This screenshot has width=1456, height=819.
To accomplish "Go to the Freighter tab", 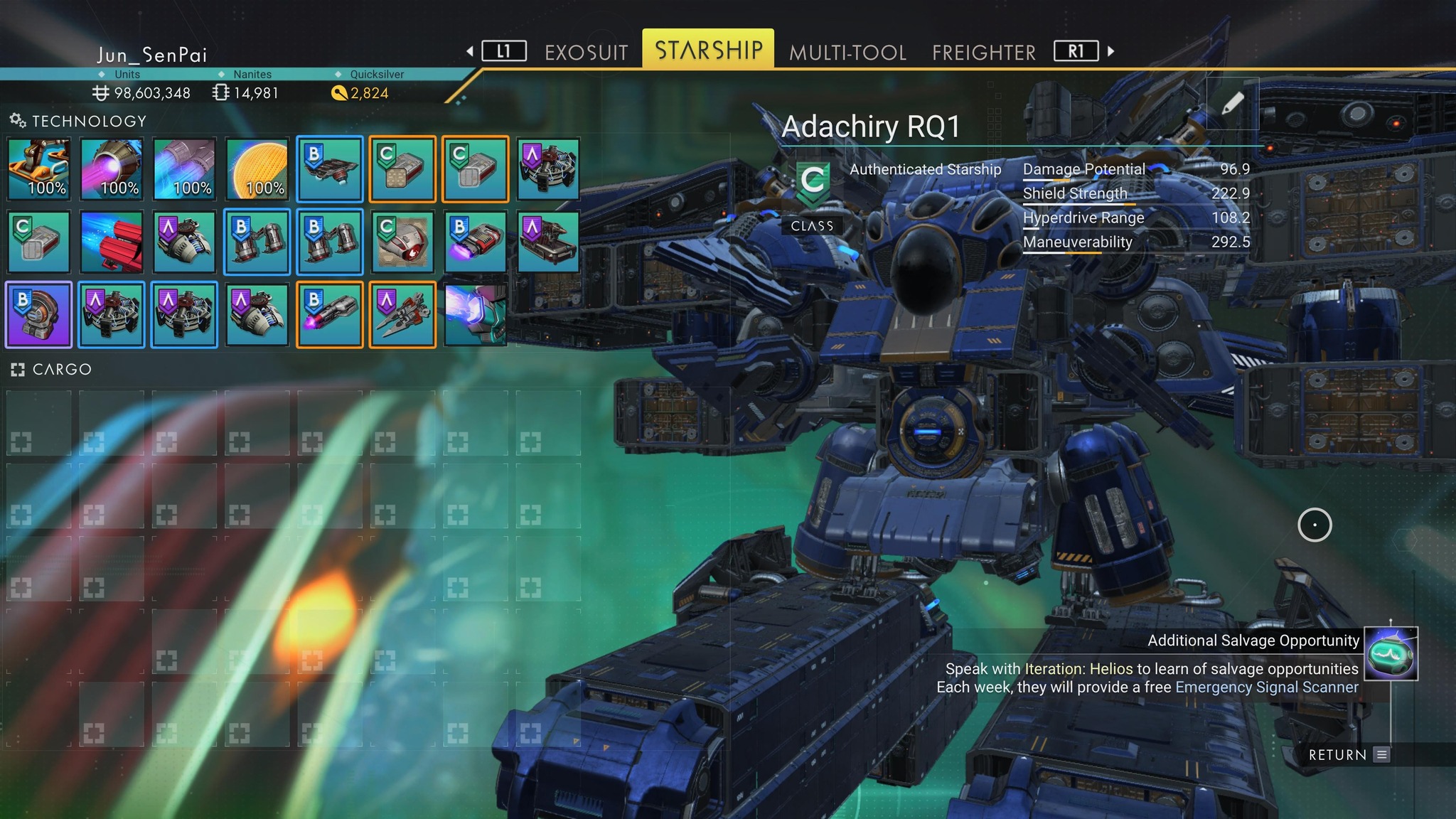I will click(x=984, y=52).
